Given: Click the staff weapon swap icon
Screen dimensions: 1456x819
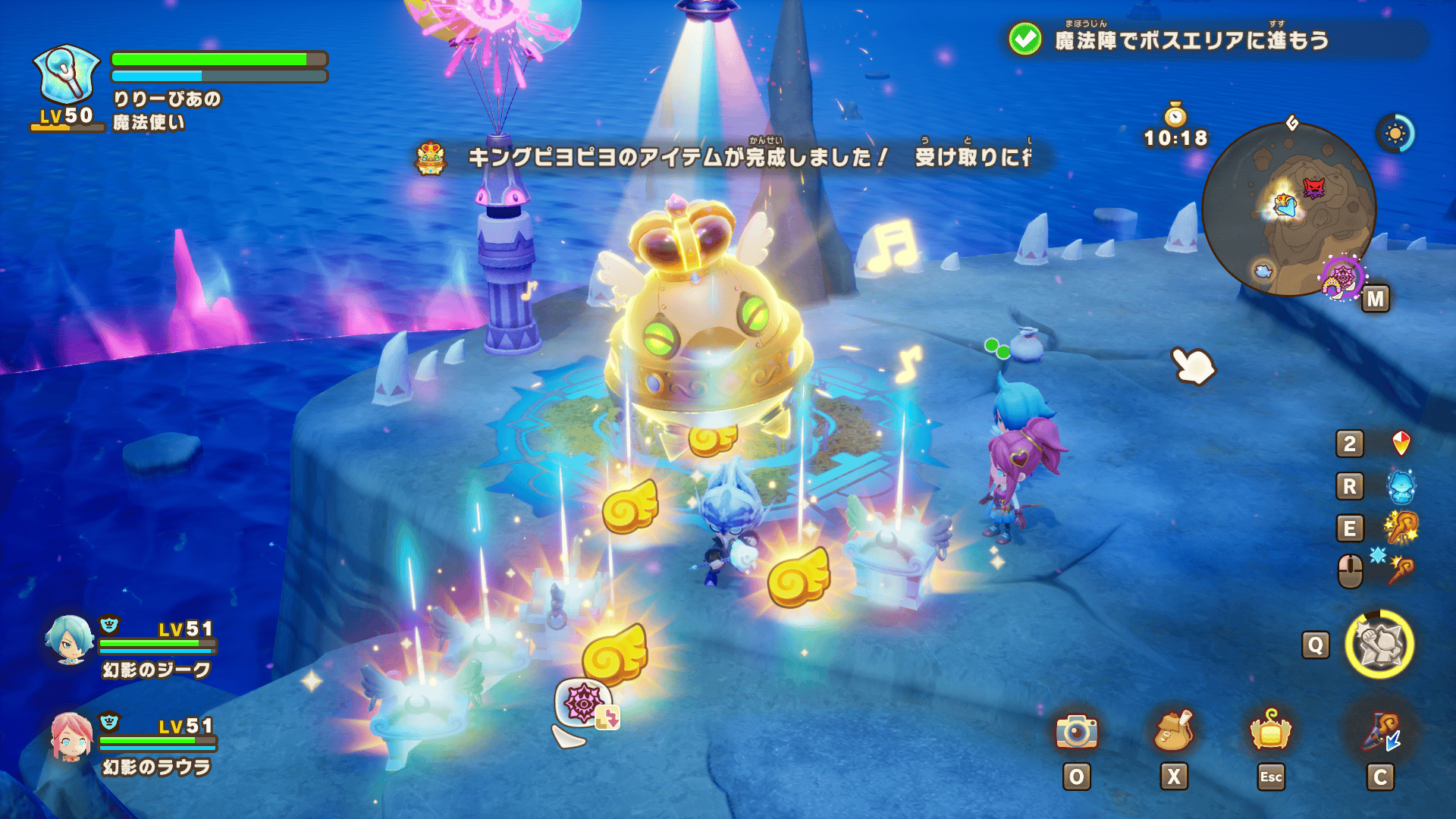Looking at the screenshot, I should point(1380,732).
